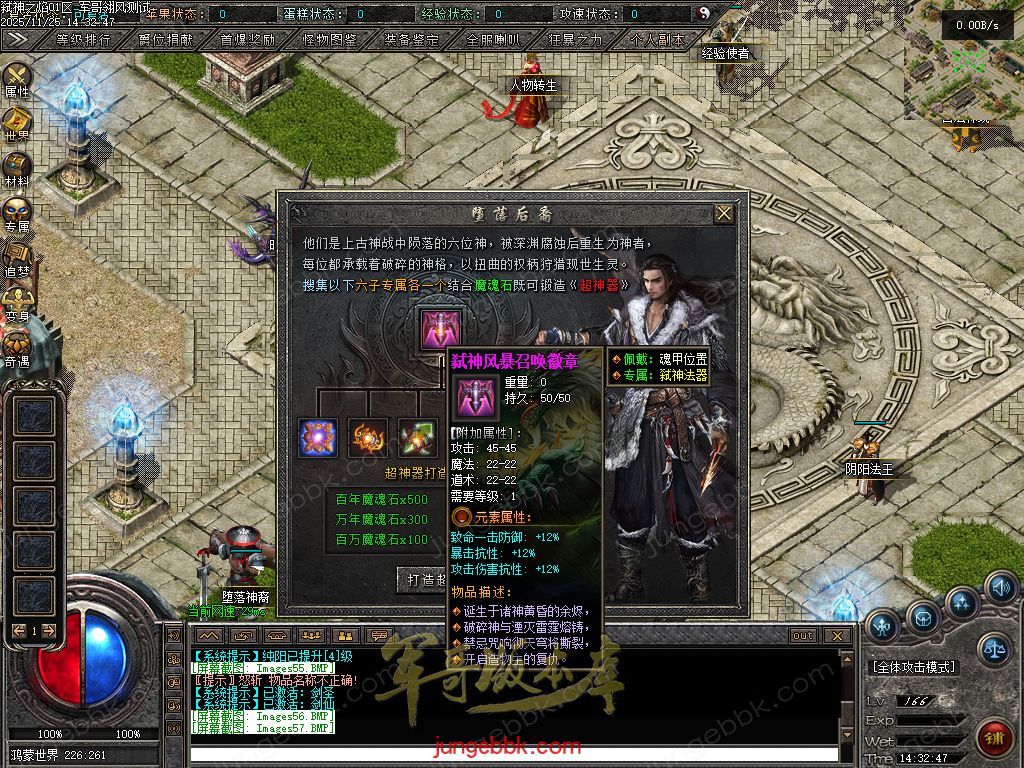Open the 材料 treasure chest icon
Image resolution: width=1024 pixels, height=768 pixels.
coord(17,167)
